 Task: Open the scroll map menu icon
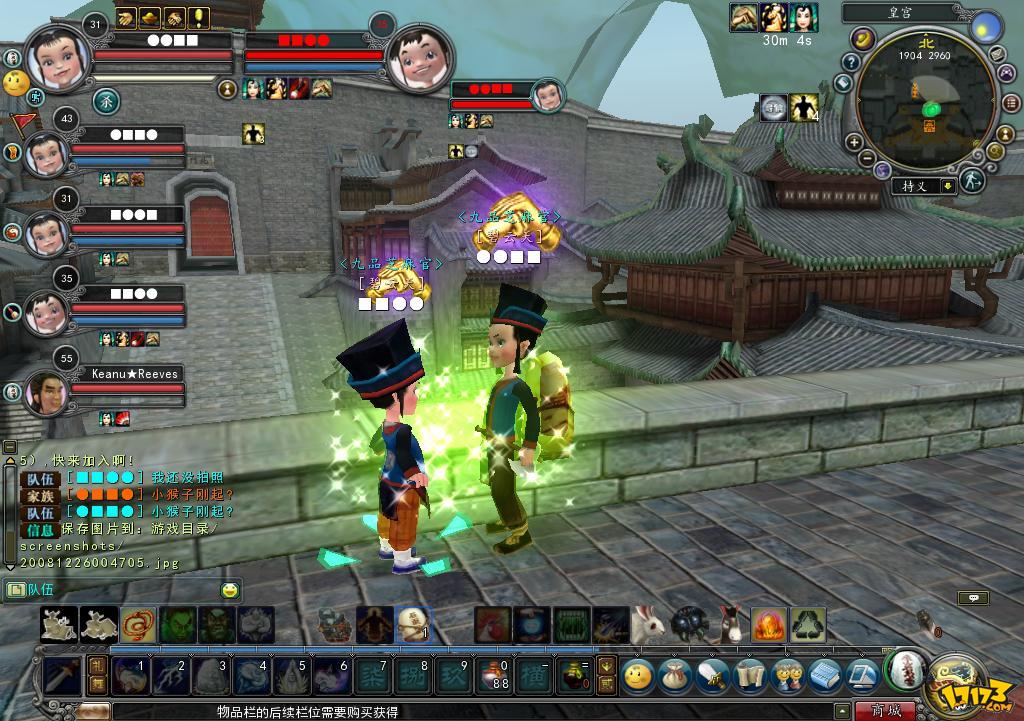pyautogui.click(x=748, y=675)
